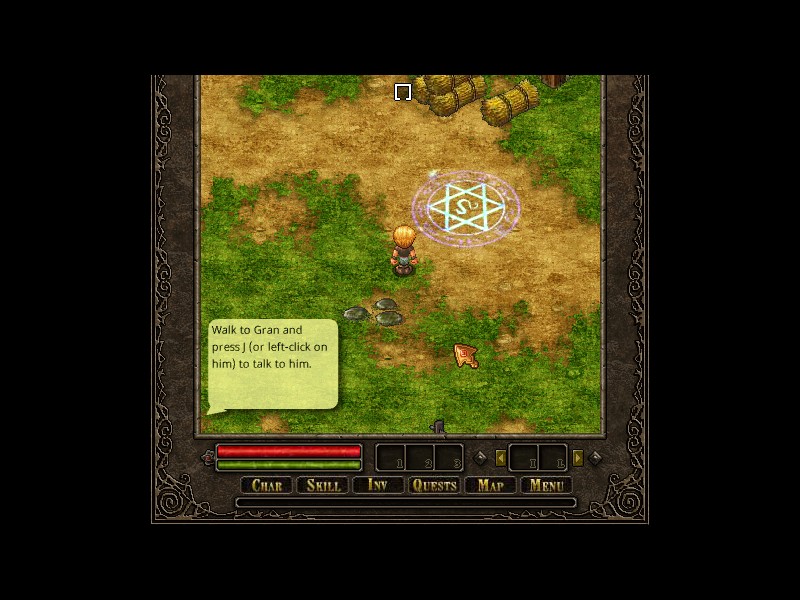The height and width of the screenshot is (600, 800).
Task: Show the Quests log
Action: click(x=434, y=485)
